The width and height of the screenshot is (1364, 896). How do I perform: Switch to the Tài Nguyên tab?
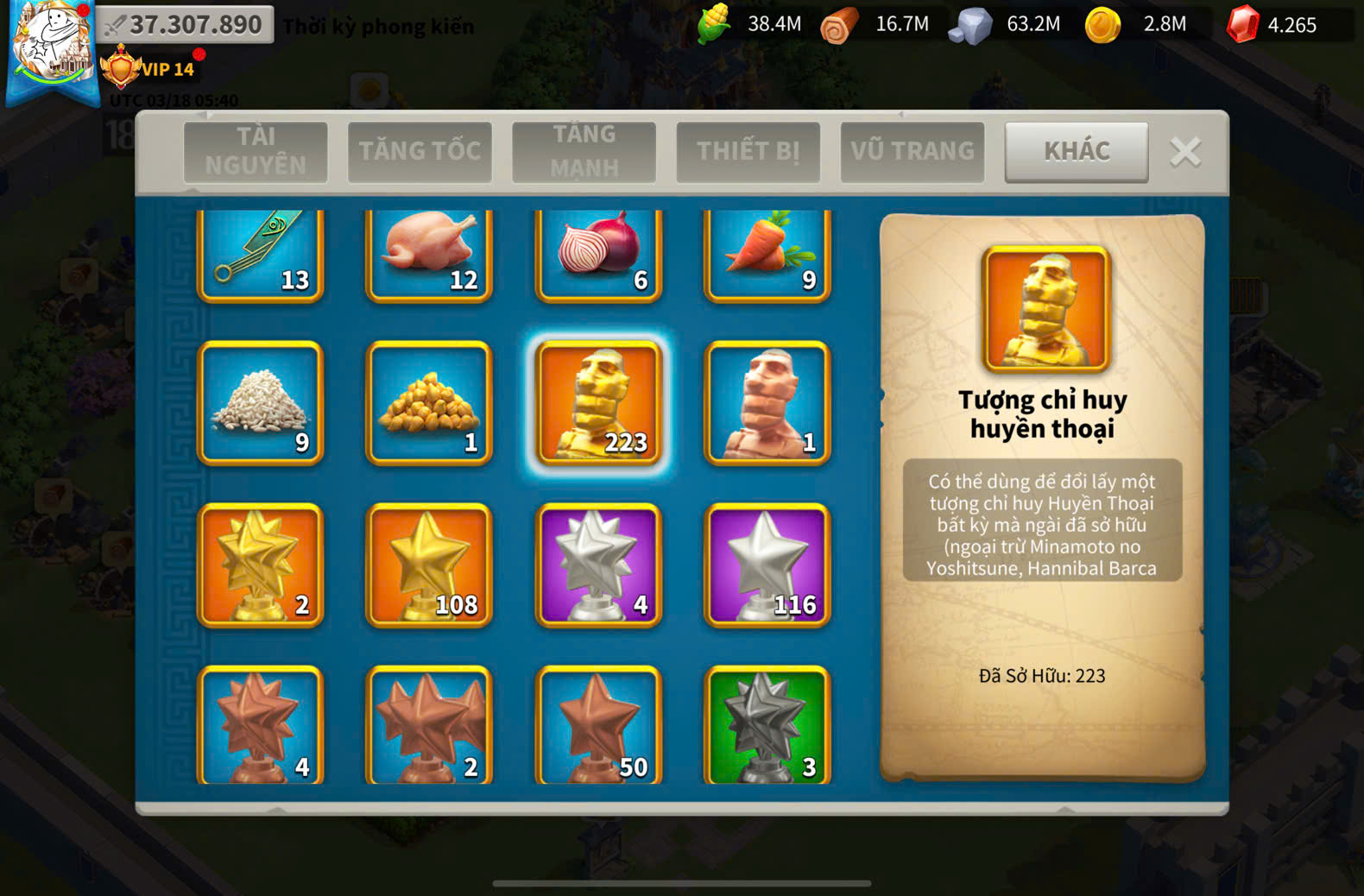(x=256, y=151)
